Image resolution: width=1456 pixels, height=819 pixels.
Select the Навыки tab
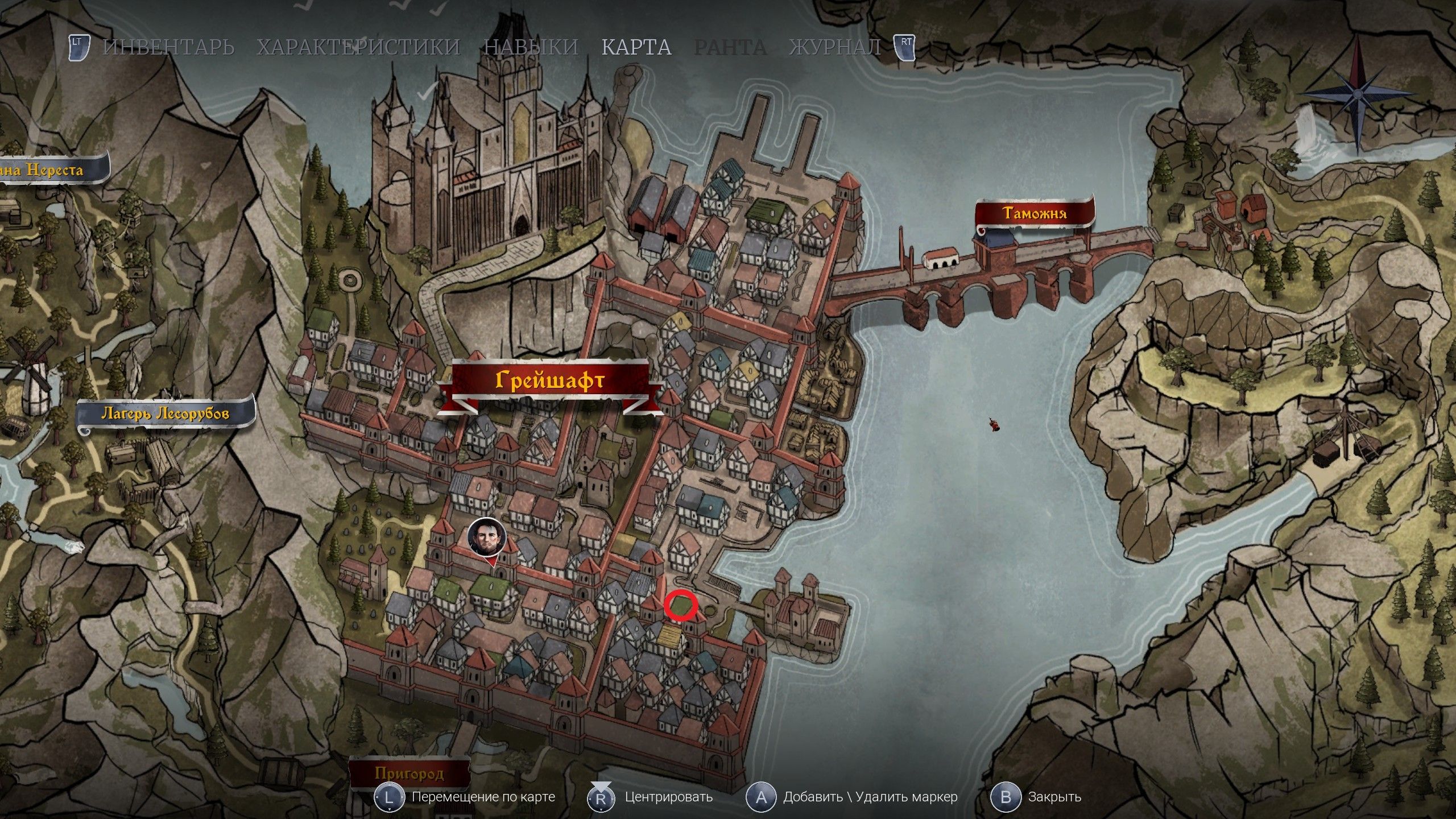(531, 47)
